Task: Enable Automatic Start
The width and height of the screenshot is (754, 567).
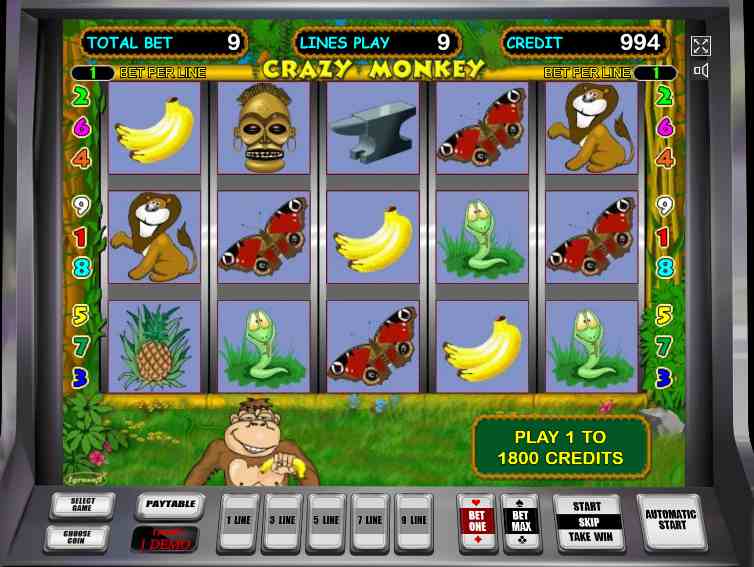Action: click(x=671, y=520)
